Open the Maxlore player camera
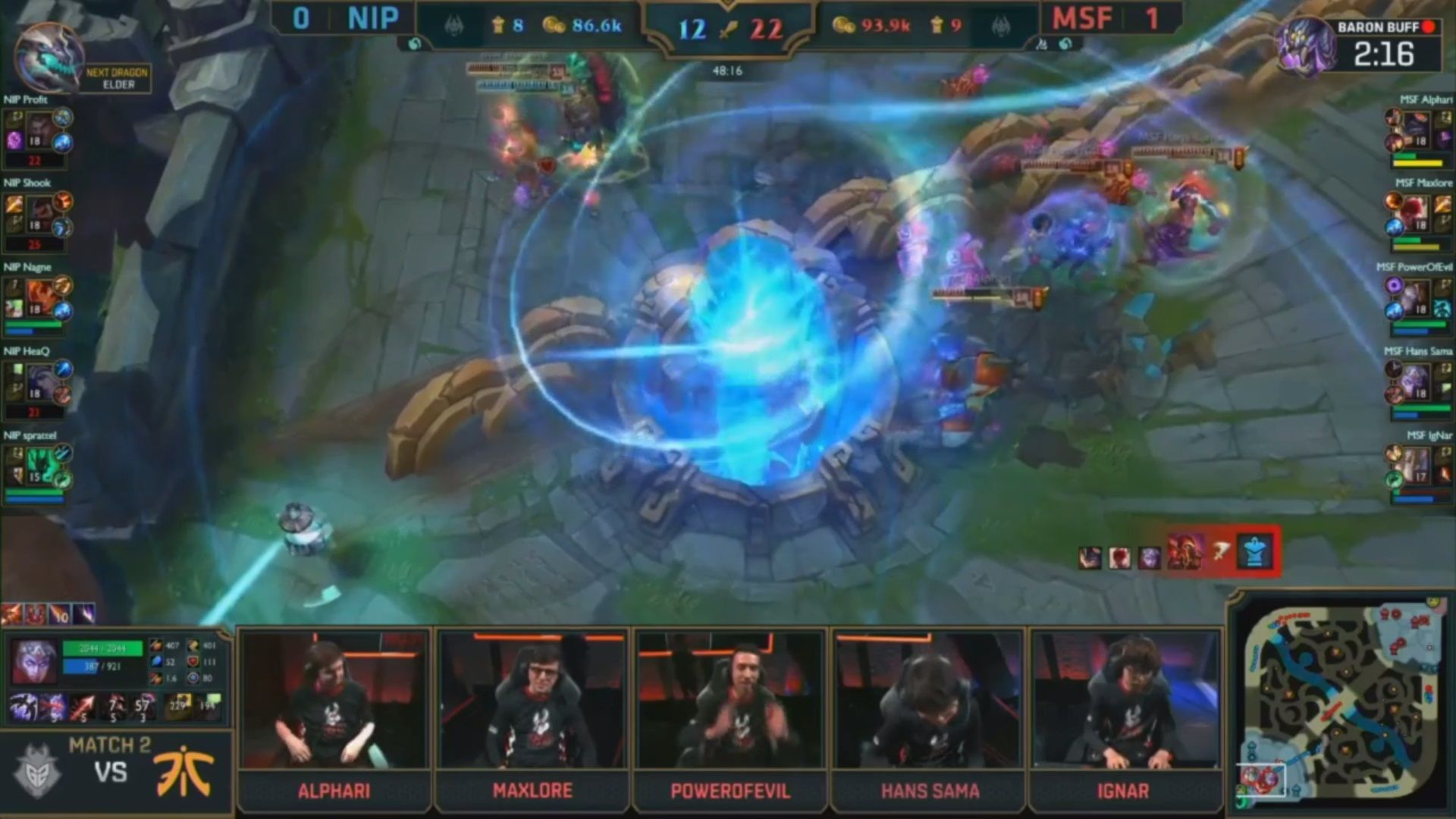The height and width of the screenshot is (819, 1456). 532,701
